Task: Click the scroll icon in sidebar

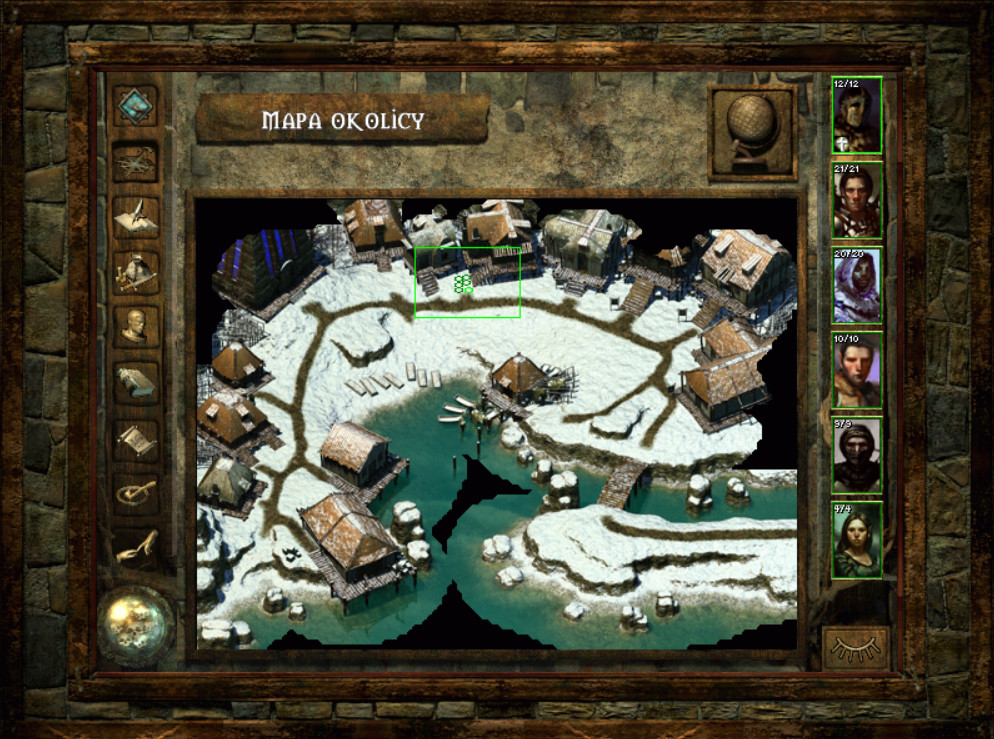Action: 136,438
